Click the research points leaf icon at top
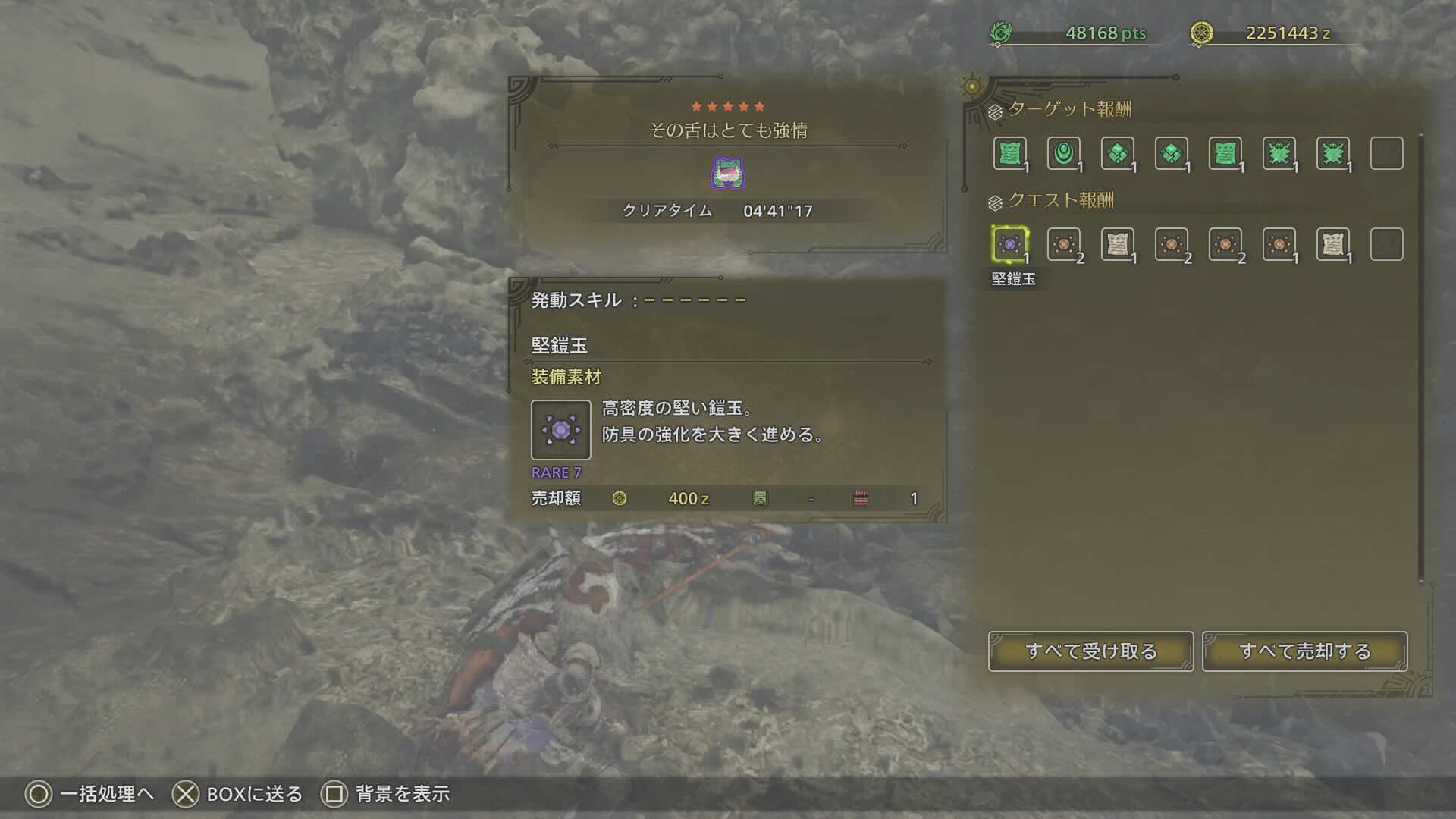Viewport: 1456px width, 819px height. (x=1003, y=32)
